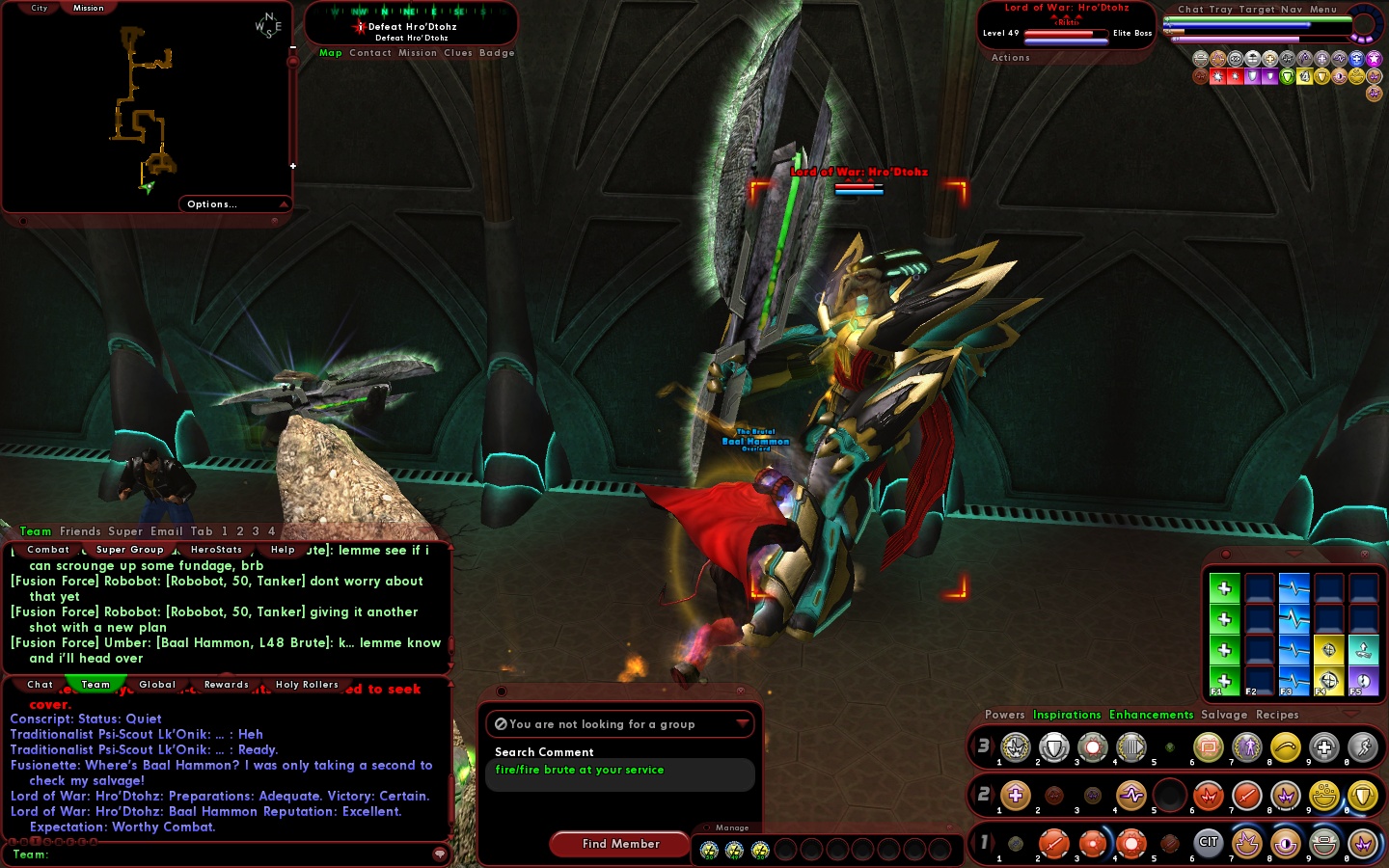Open the Badge nav tab
The image size is (1389, 868).
[x=497, y=53]
